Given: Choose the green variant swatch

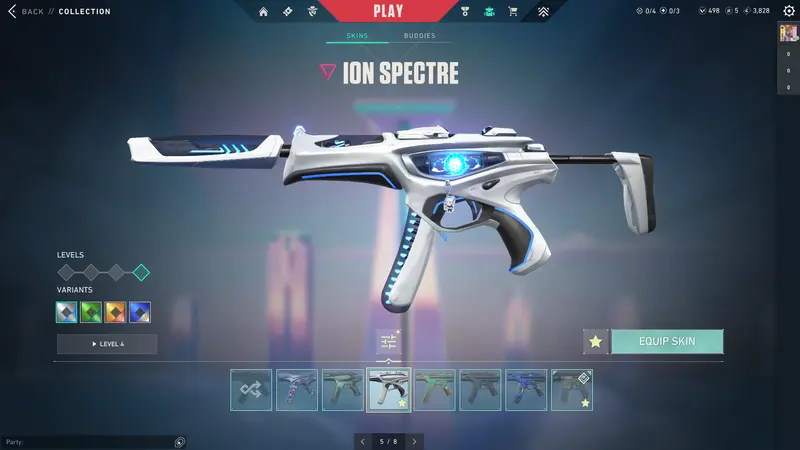Looking at the screenshot, I should click(92, 312).
